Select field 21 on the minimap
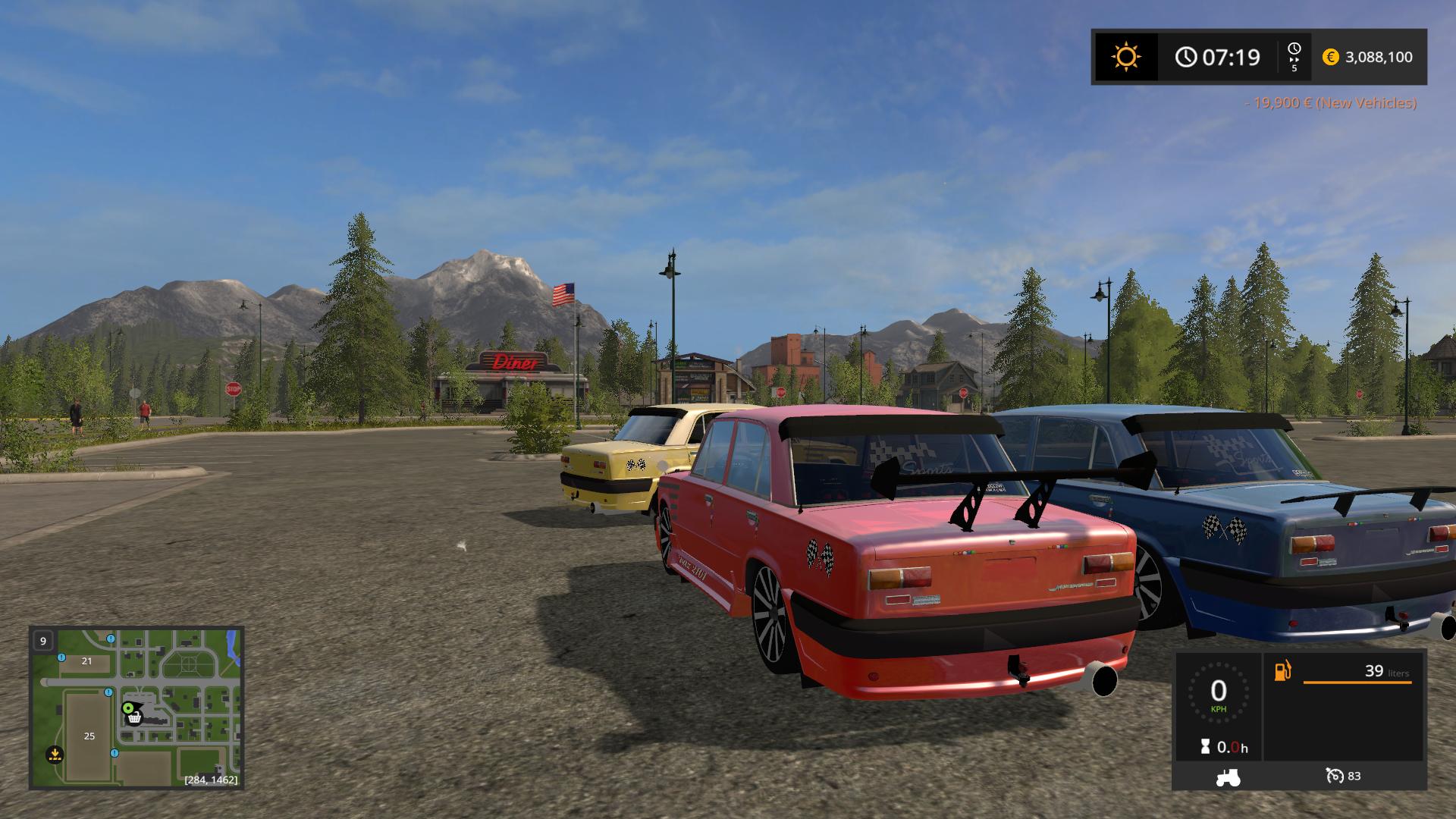Image resolution: width=1456 pixels, height=819 pixels. tap(86, 661)
